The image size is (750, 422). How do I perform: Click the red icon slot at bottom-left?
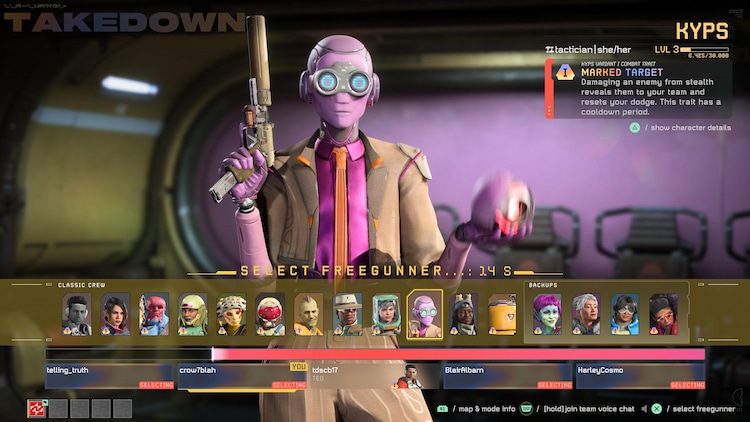(x=36, y=408)
